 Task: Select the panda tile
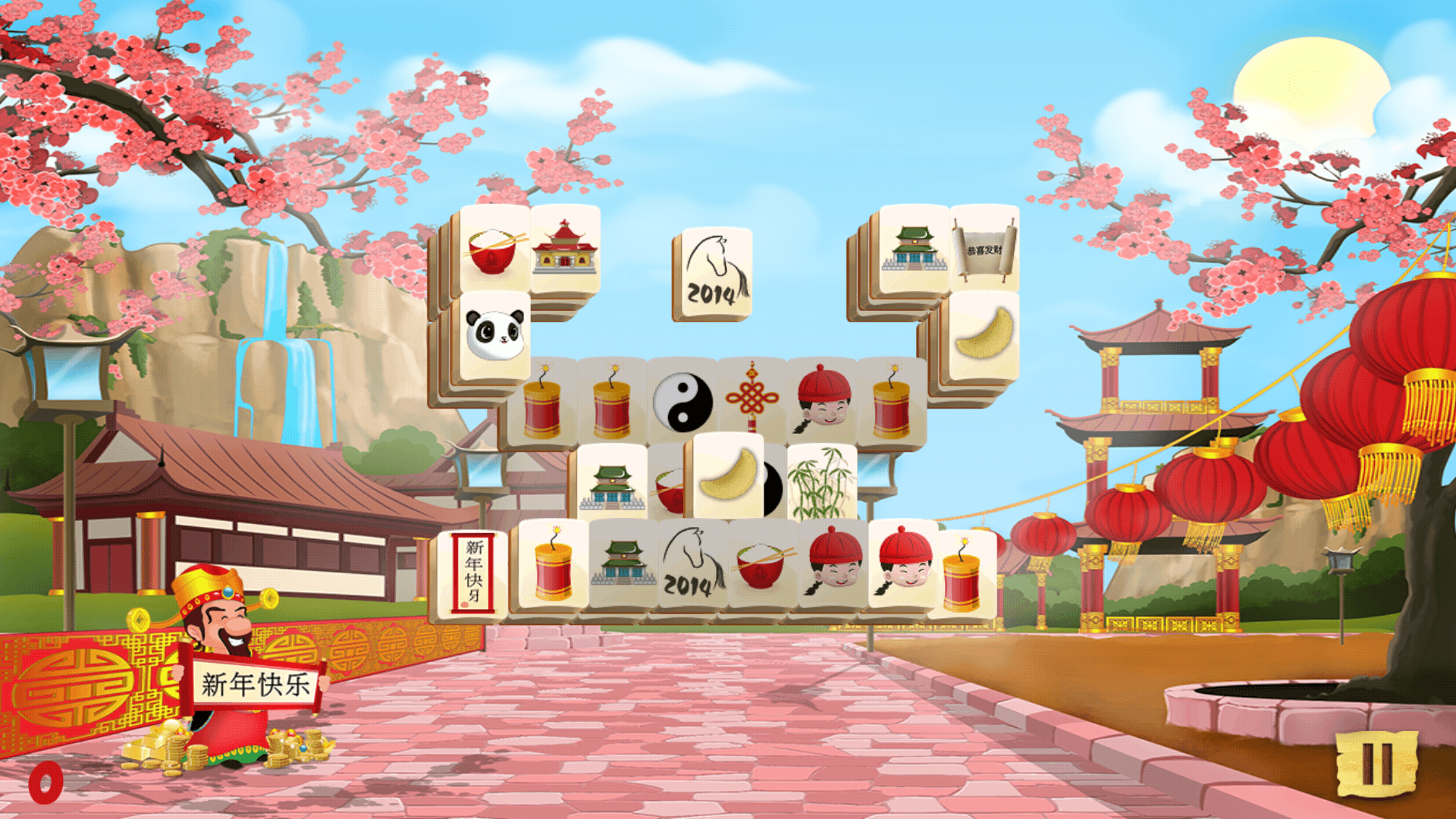coord(494,334)
